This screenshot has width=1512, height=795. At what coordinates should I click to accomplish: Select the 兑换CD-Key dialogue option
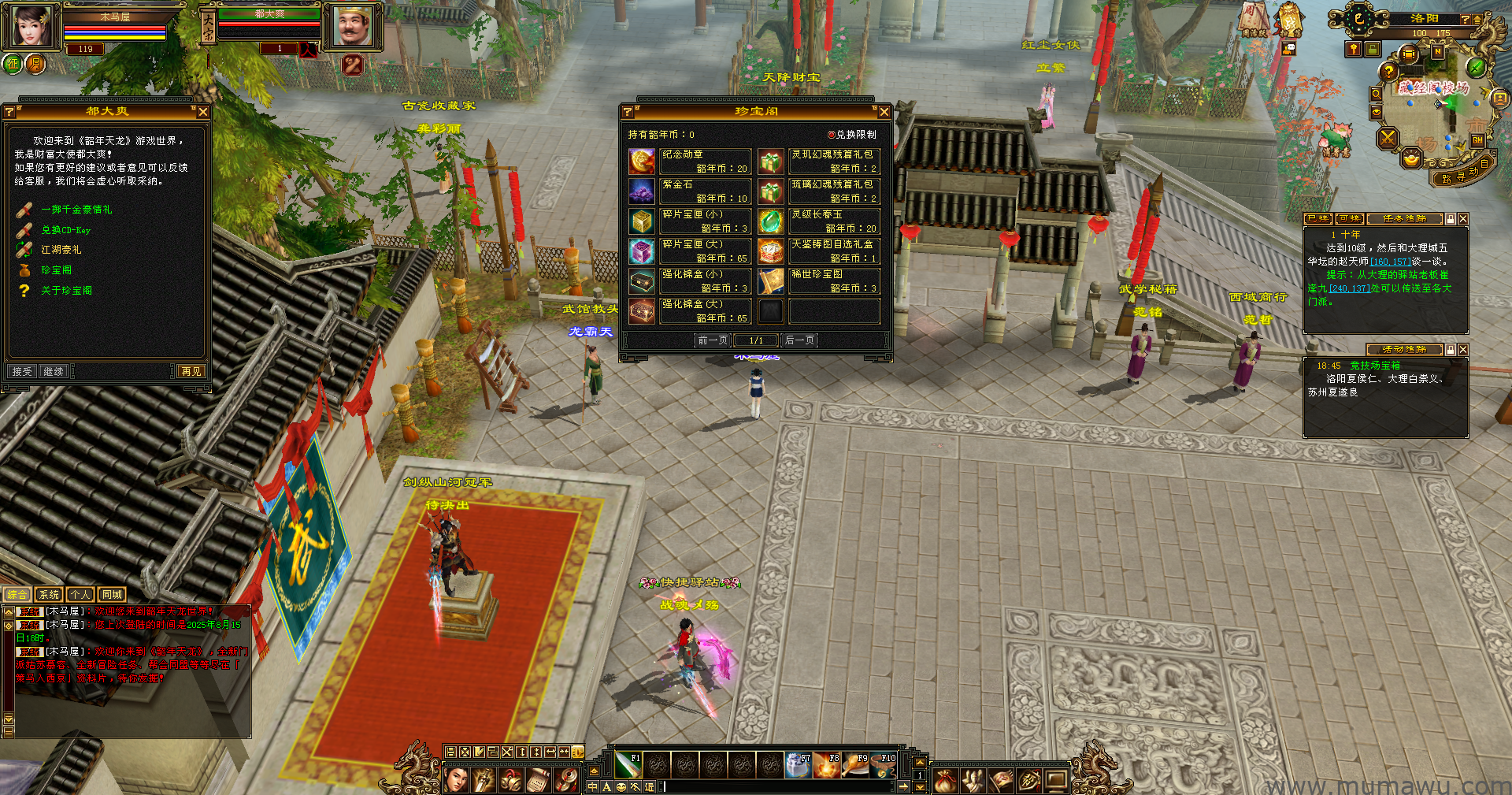(x=65, y=230)
